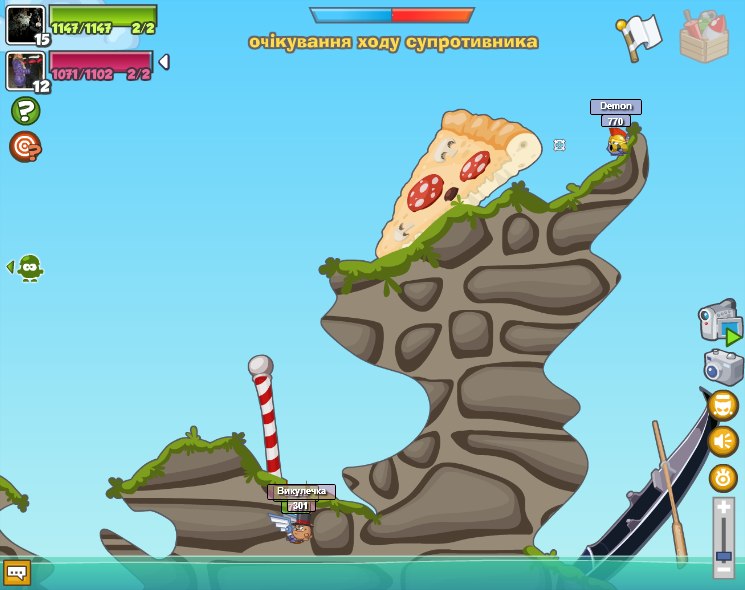
Task: Click the white surrender flag
Action: point(640,36)
